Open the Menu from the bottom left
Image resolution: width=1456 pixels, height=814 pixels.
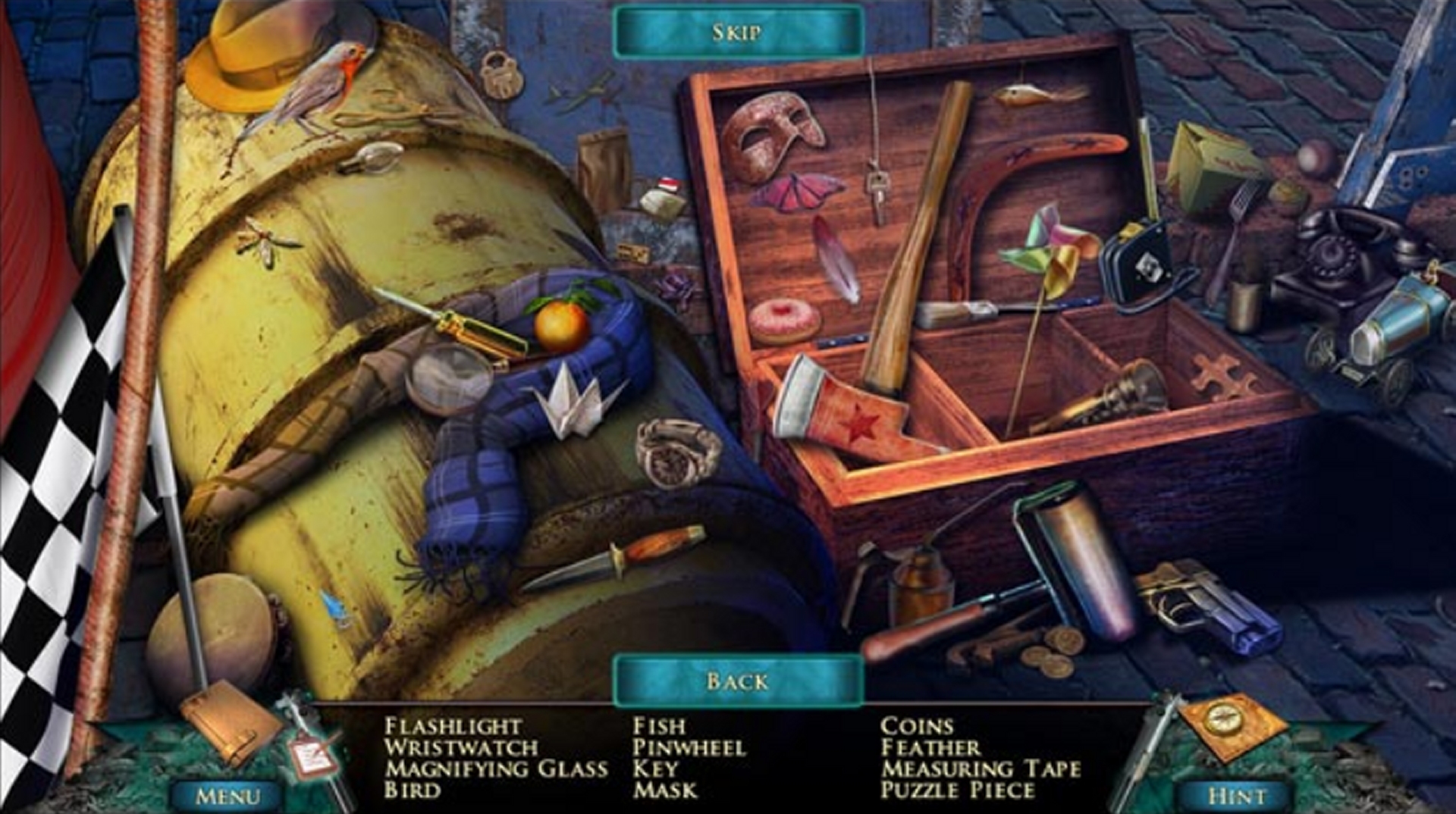229,793
